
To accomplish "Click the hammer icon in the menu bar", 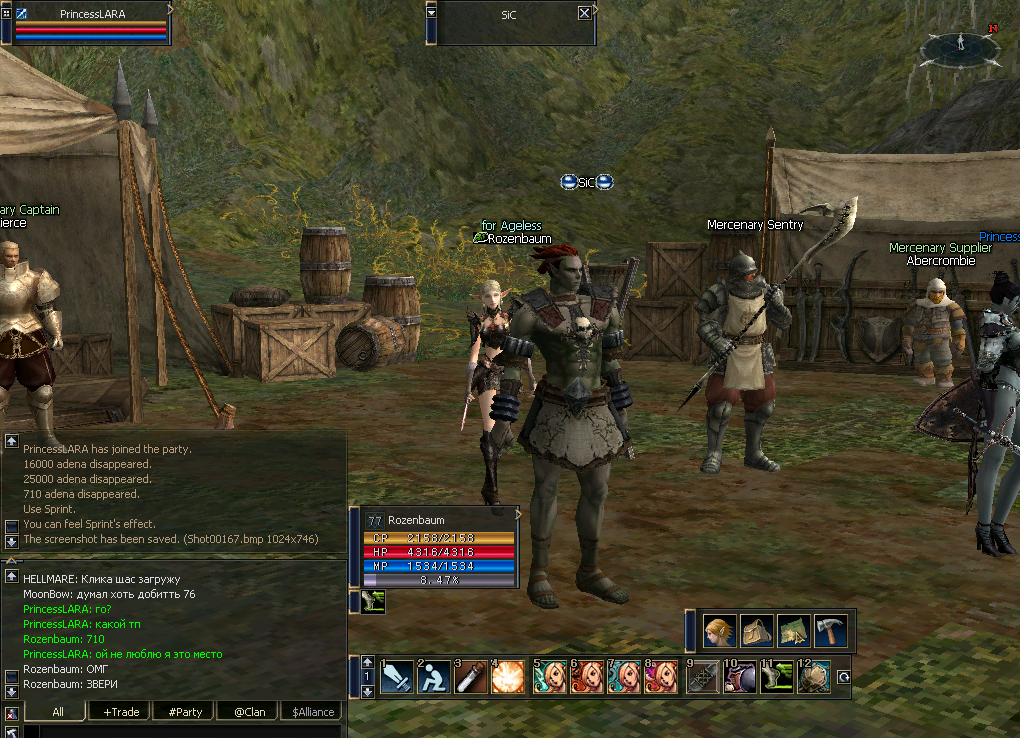I will pos(830,631).
